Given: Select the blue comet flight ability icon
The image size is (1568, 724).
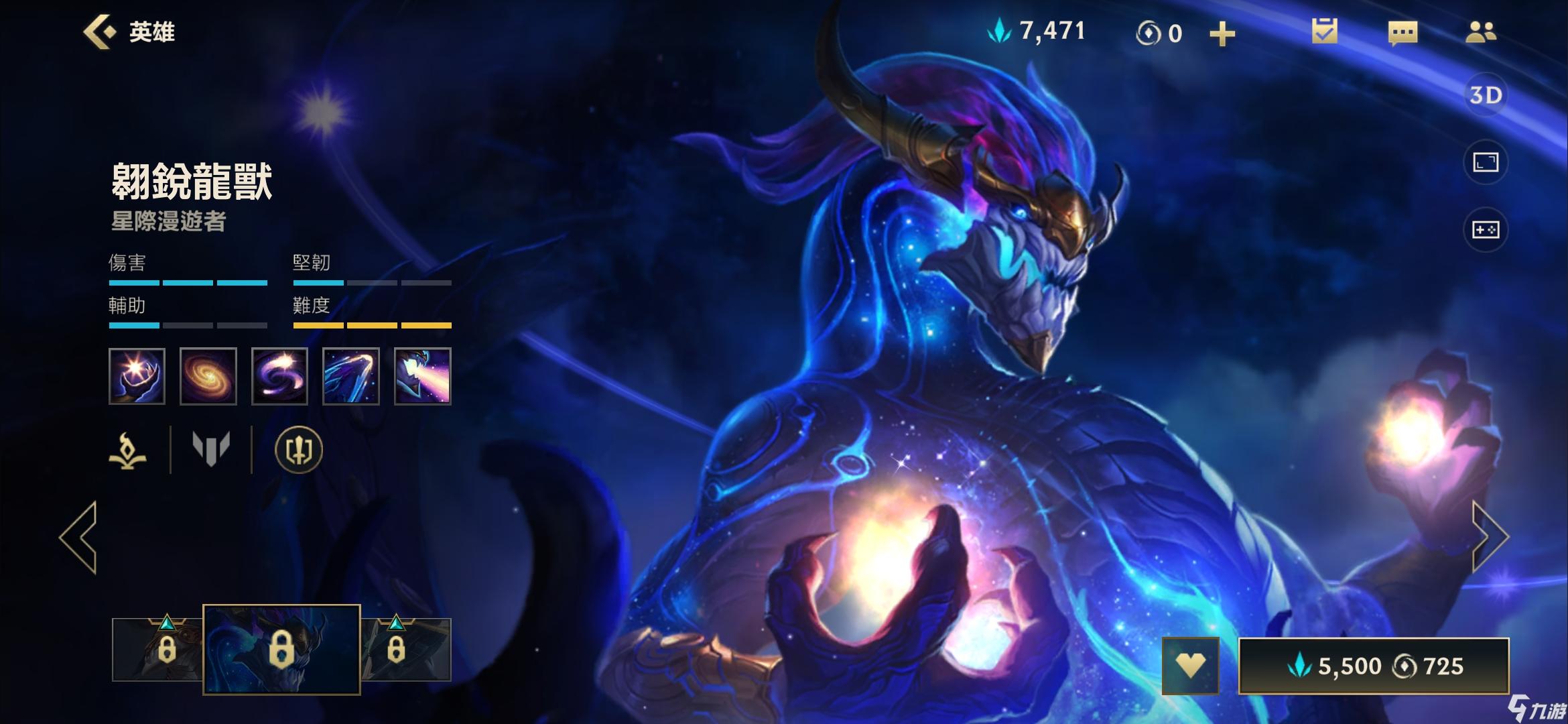Looking at the screenshot, I should pyautogui.click(x=351, y=376).
